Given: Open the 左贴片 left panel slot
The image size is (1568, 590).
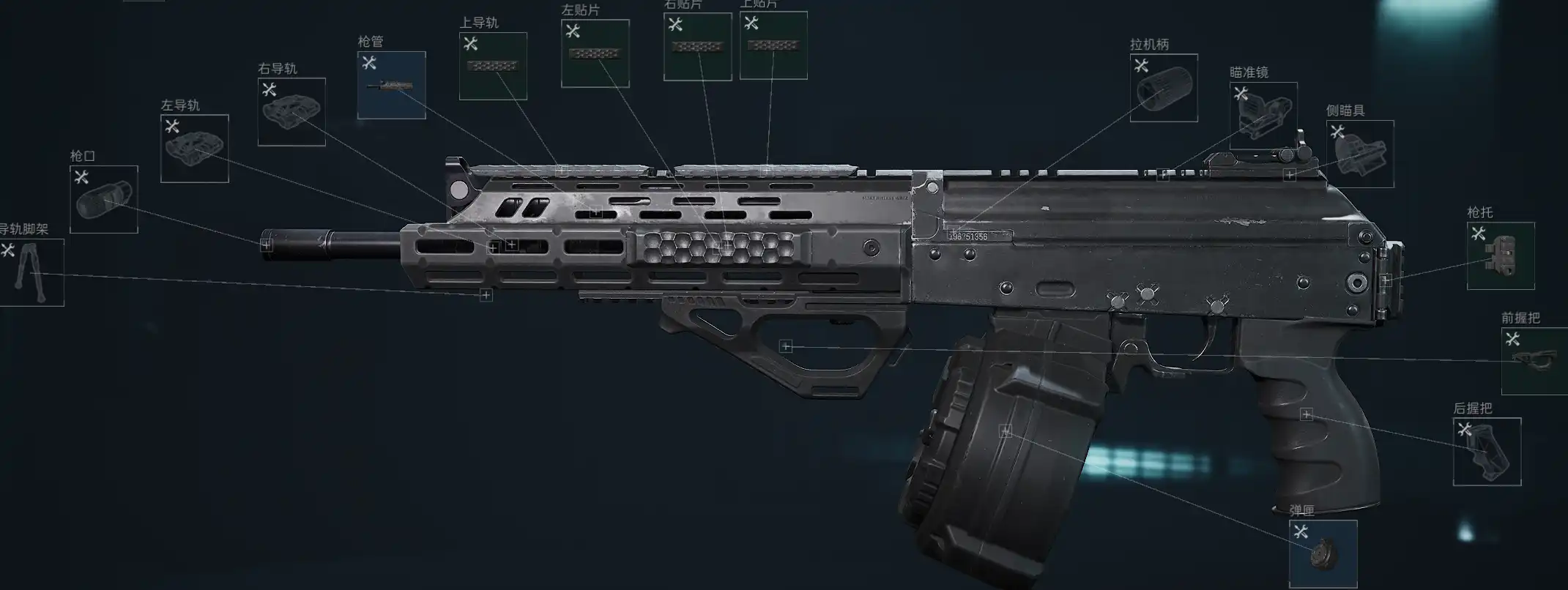Looking at the screenshot, I should [x=595, y=54].
